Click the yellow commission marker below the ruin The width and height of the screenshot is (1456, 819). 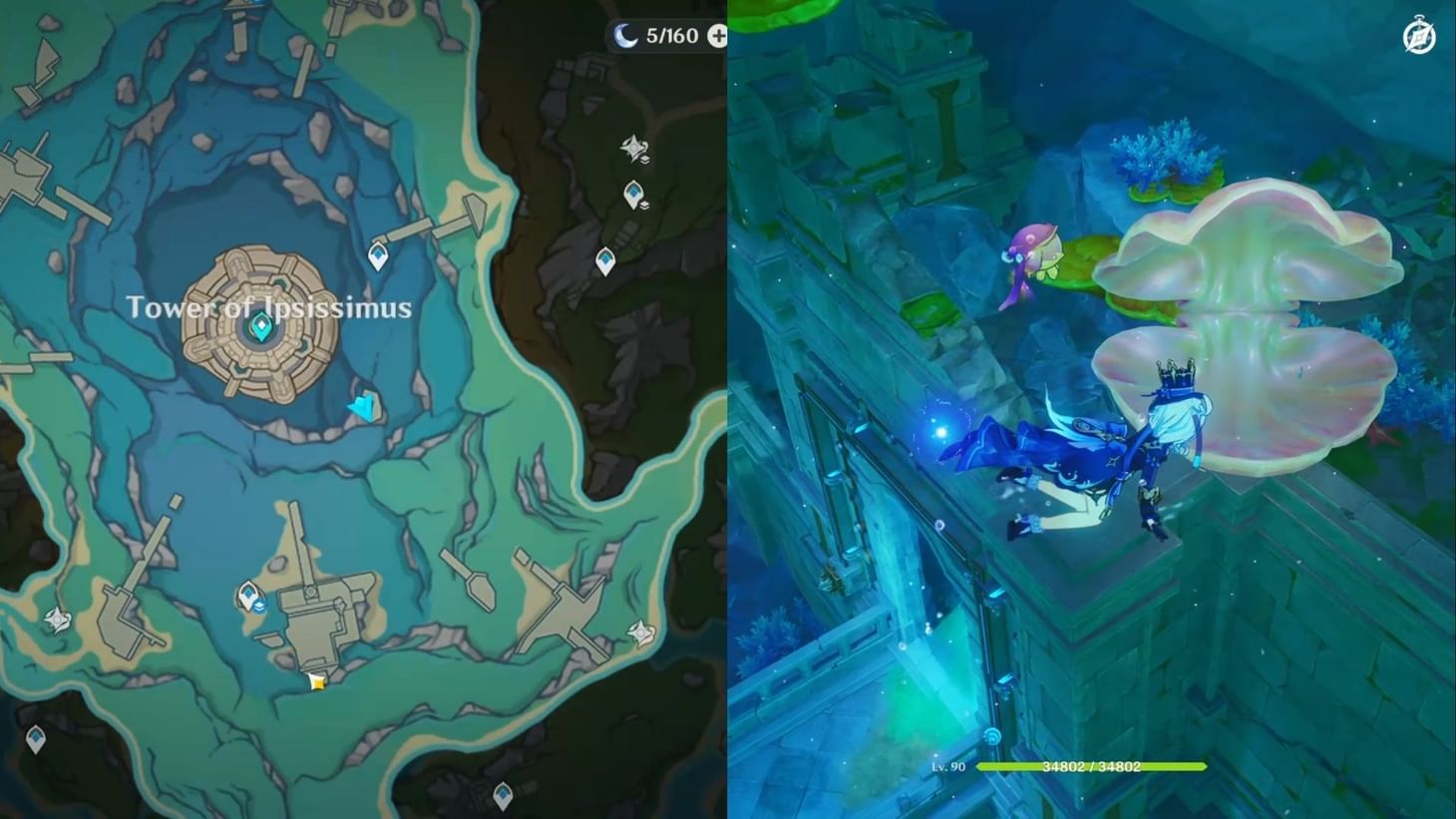(x=316, y=682)
